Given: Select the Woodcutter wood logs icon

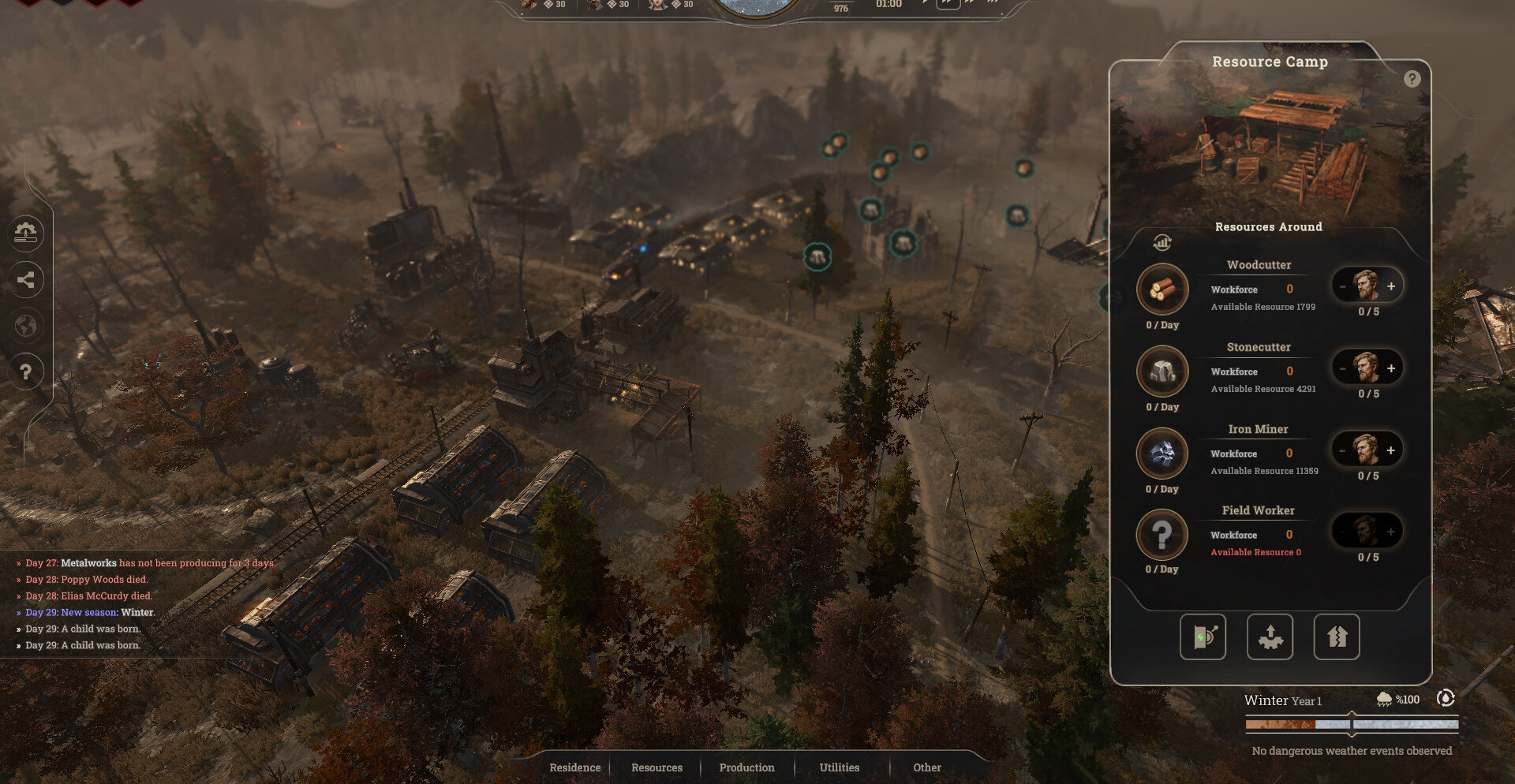Looking at the screenshot, I should (1162, 289).
